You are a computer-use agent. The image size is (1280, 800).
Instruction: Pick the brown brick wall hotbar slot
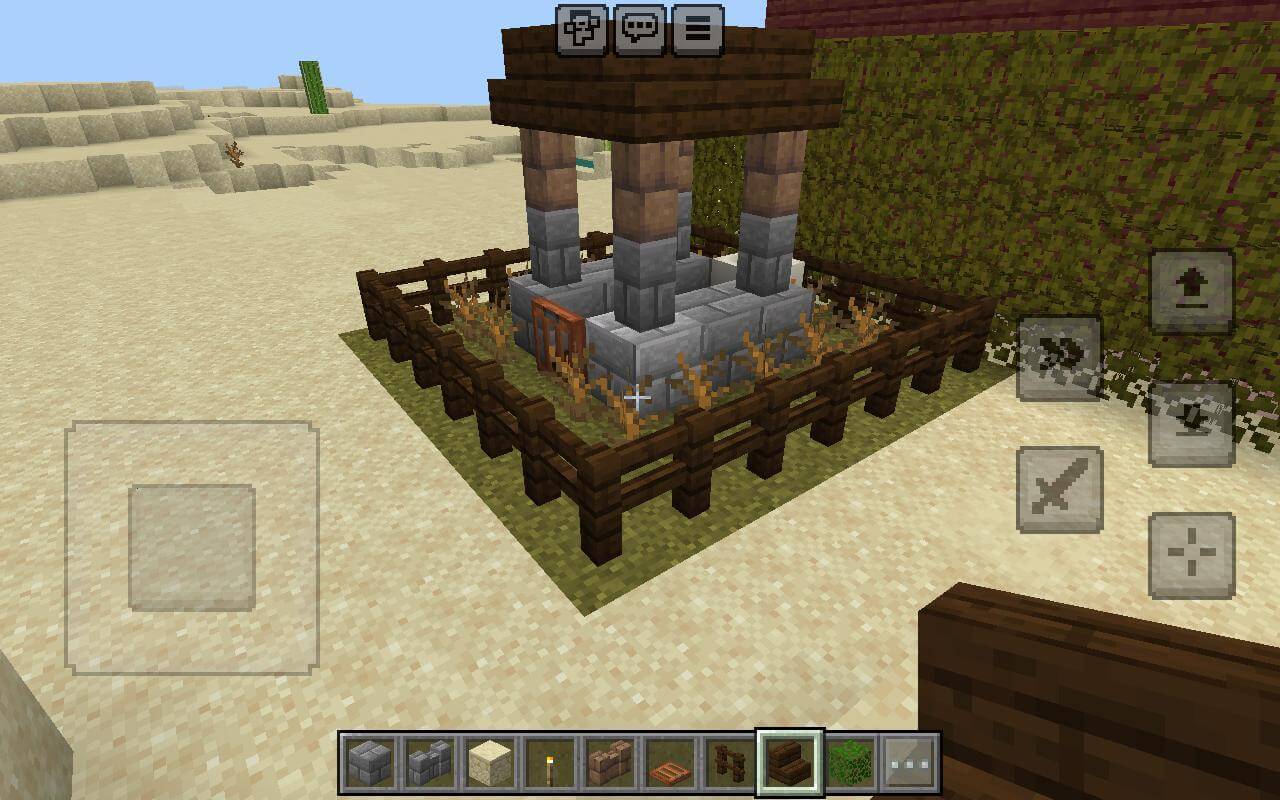pos(610,763)
